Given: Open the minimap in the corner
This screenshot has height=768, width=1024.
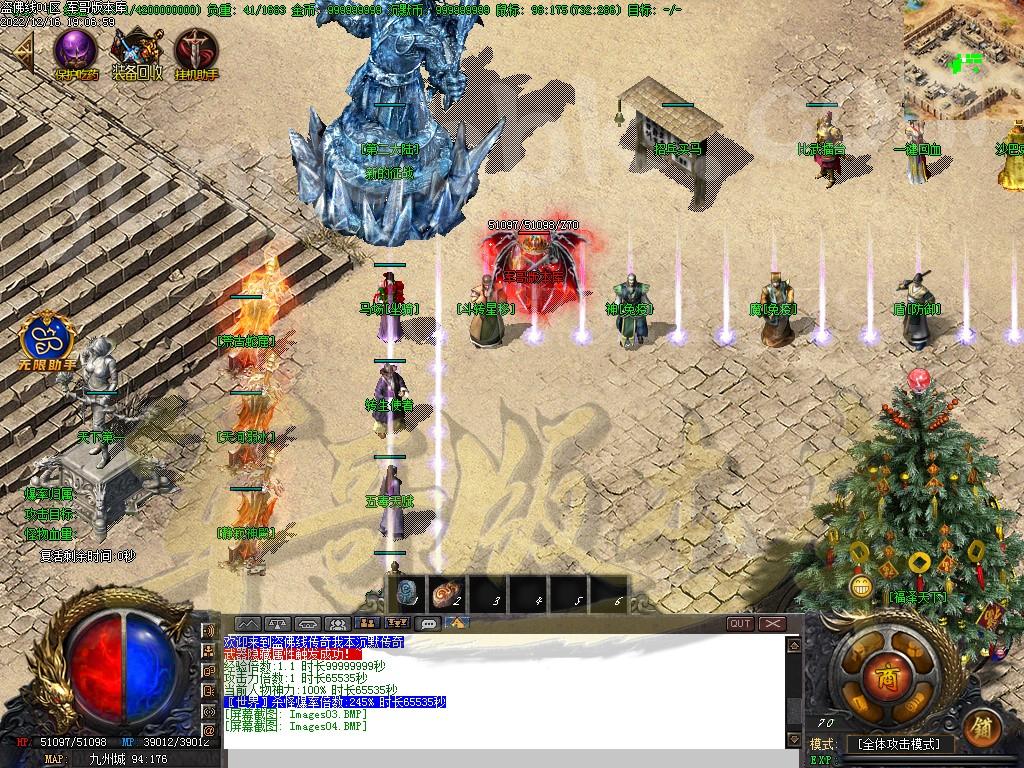Looking at the screenshot, I should 964,58.
